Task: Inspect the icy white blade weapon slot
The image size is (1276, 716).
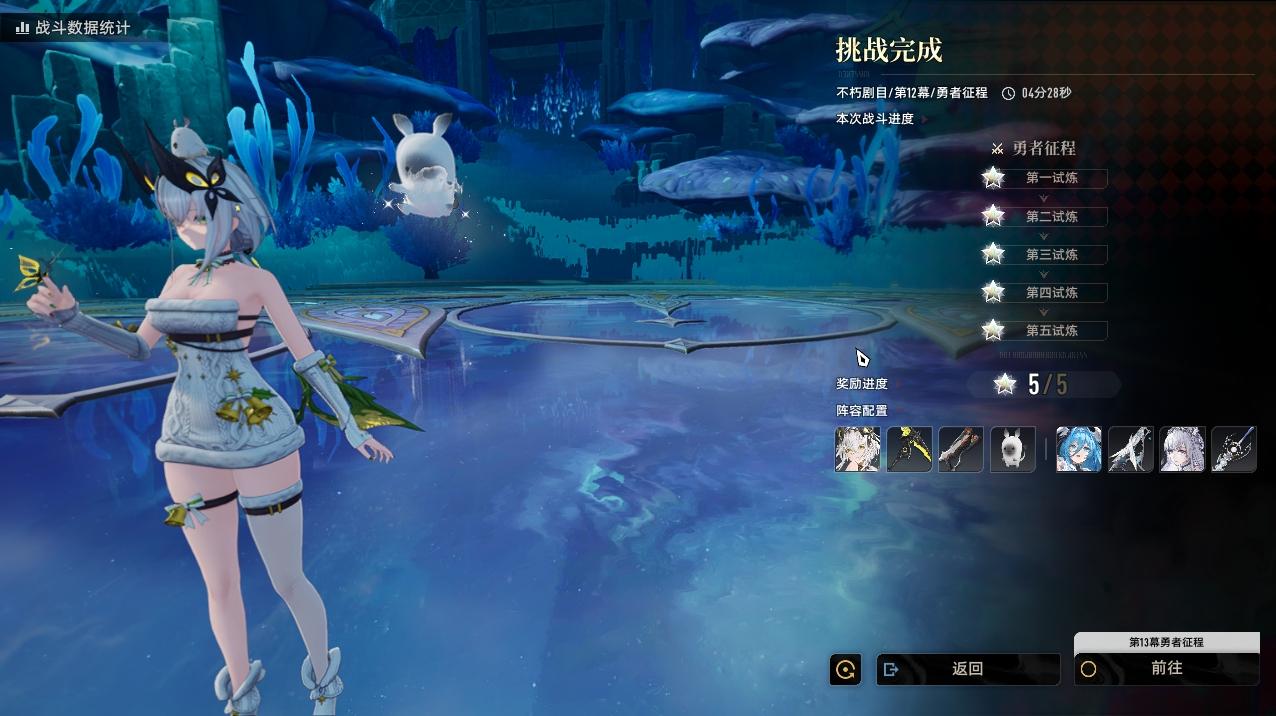Action: click(1131, 449)
